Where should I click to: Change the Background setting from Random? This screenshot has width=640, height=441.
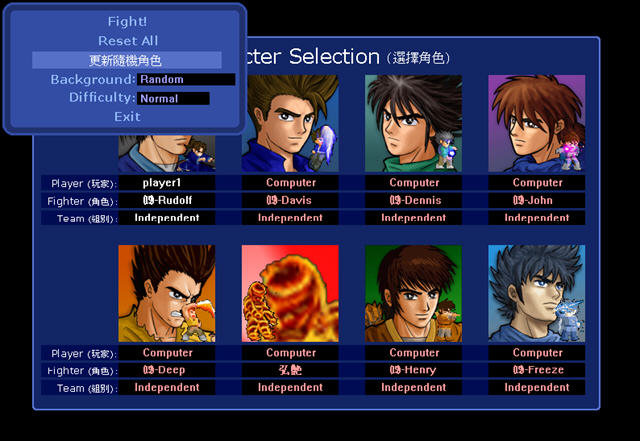pos(187,79)
